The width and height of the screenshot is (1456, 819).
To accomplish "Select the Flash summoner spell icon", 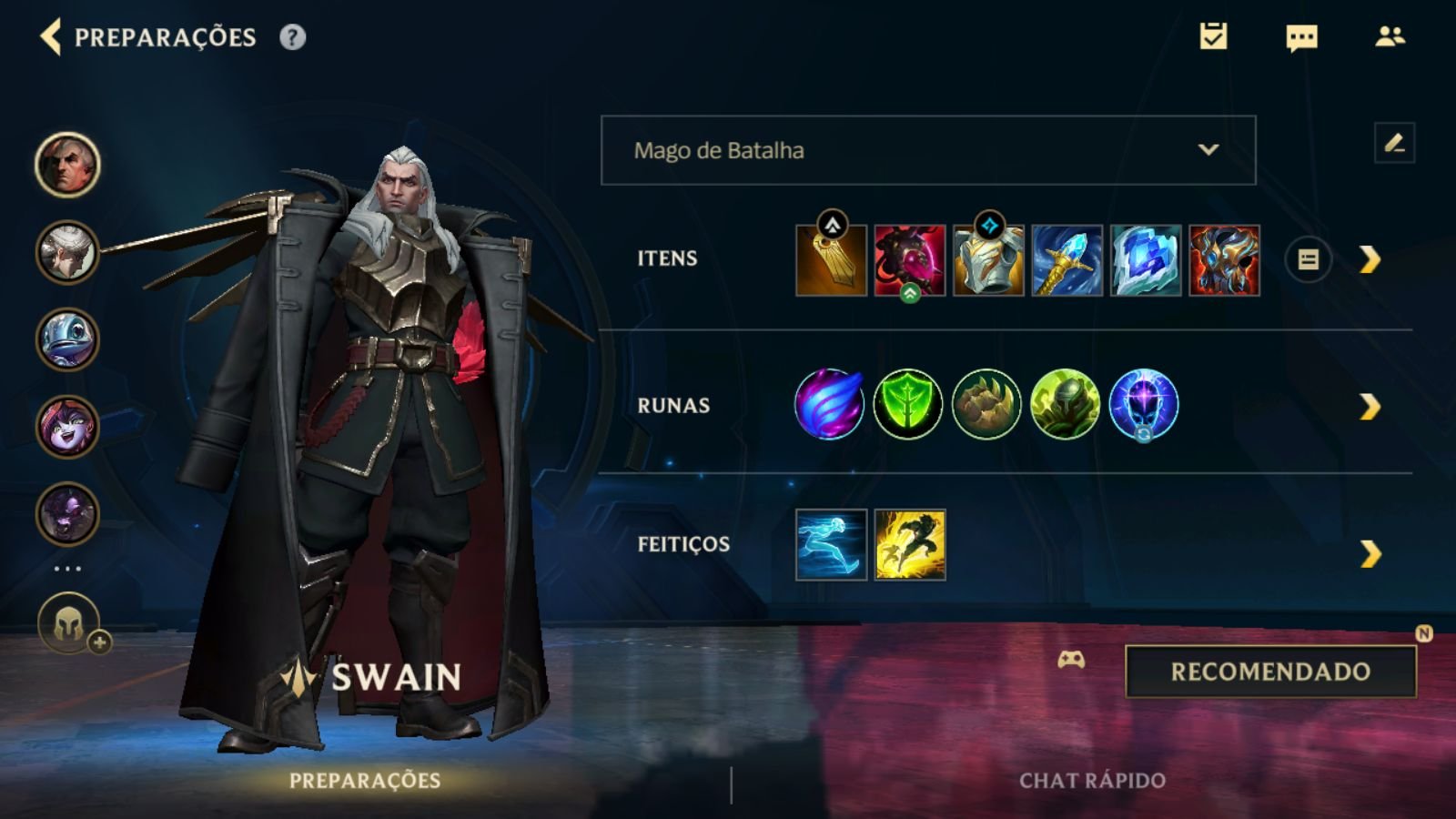I will pyautogui.click(x=909, y=546).
